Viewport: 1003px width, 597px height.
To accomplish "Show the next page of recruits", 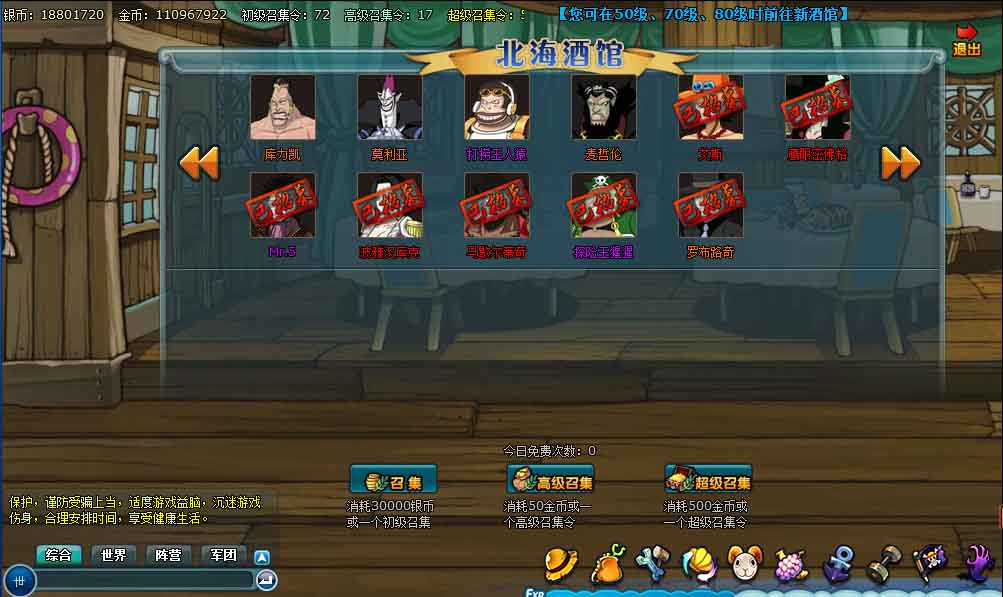I will pyautogui.click(x=900, y=162).
